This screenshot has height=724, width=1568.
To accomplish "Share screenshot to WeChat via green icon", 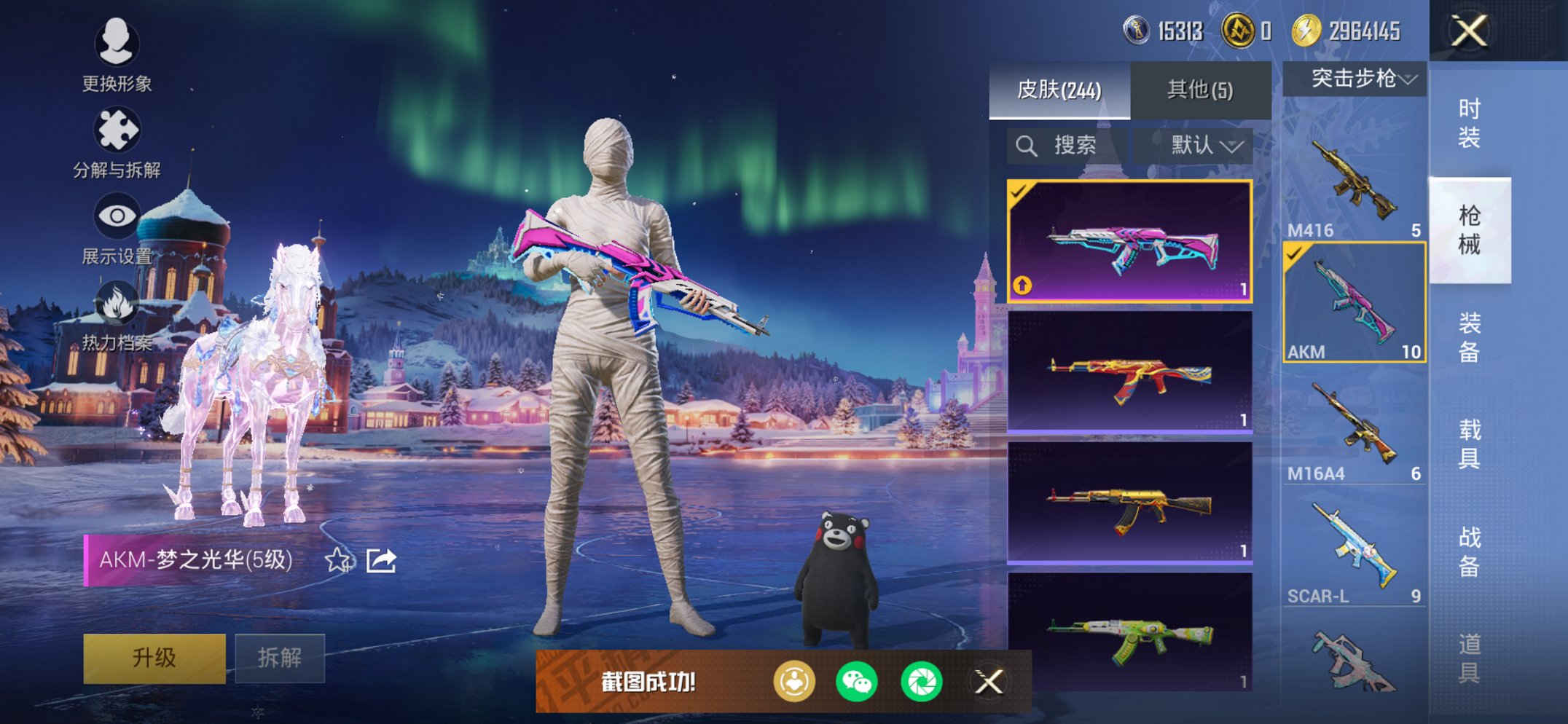I will (856, 682).
